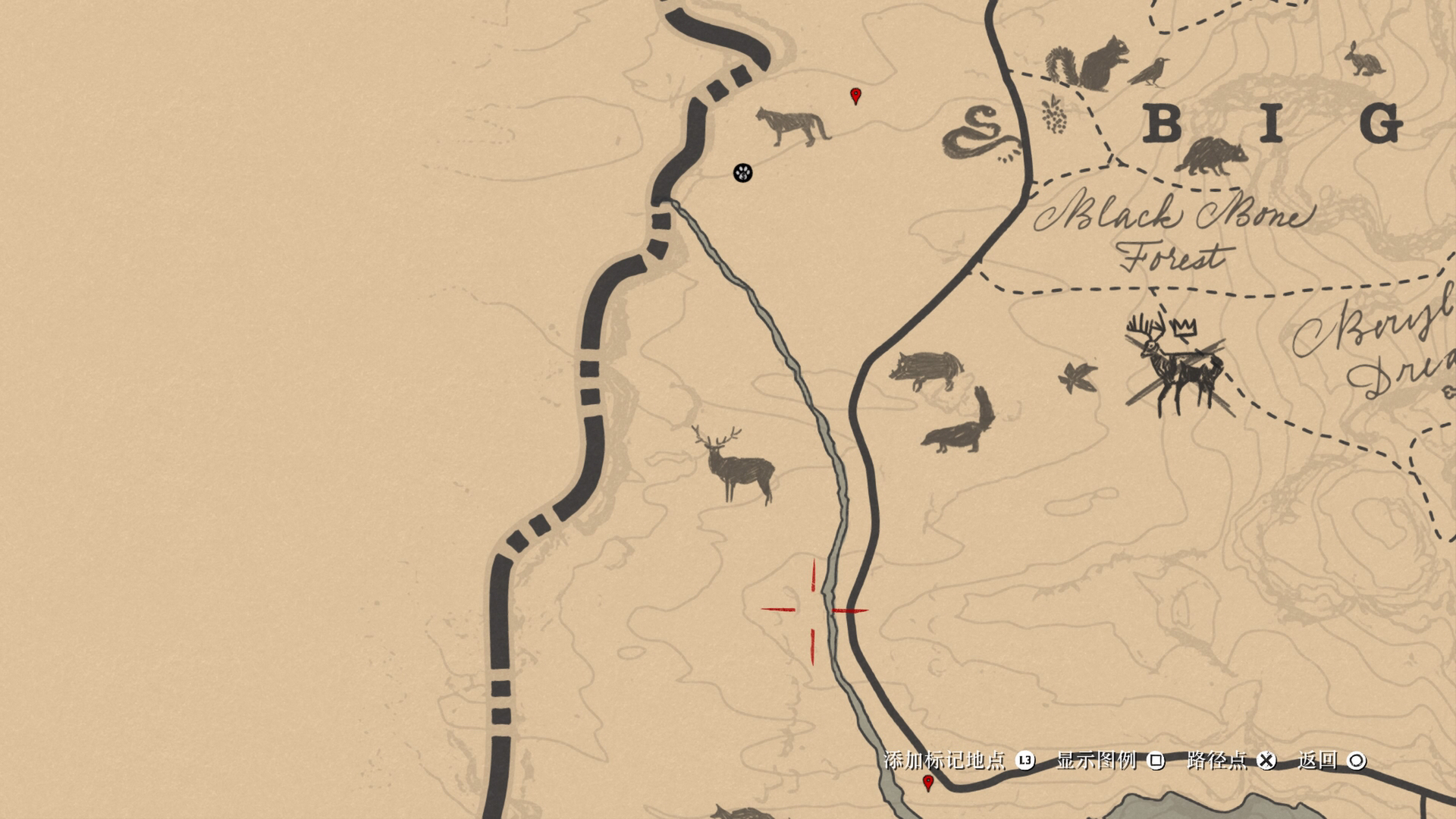Select the leaf herb icon
The width and height of the screenshot is (1456, 819).
pyautogui.click(x=1078, y=377)
